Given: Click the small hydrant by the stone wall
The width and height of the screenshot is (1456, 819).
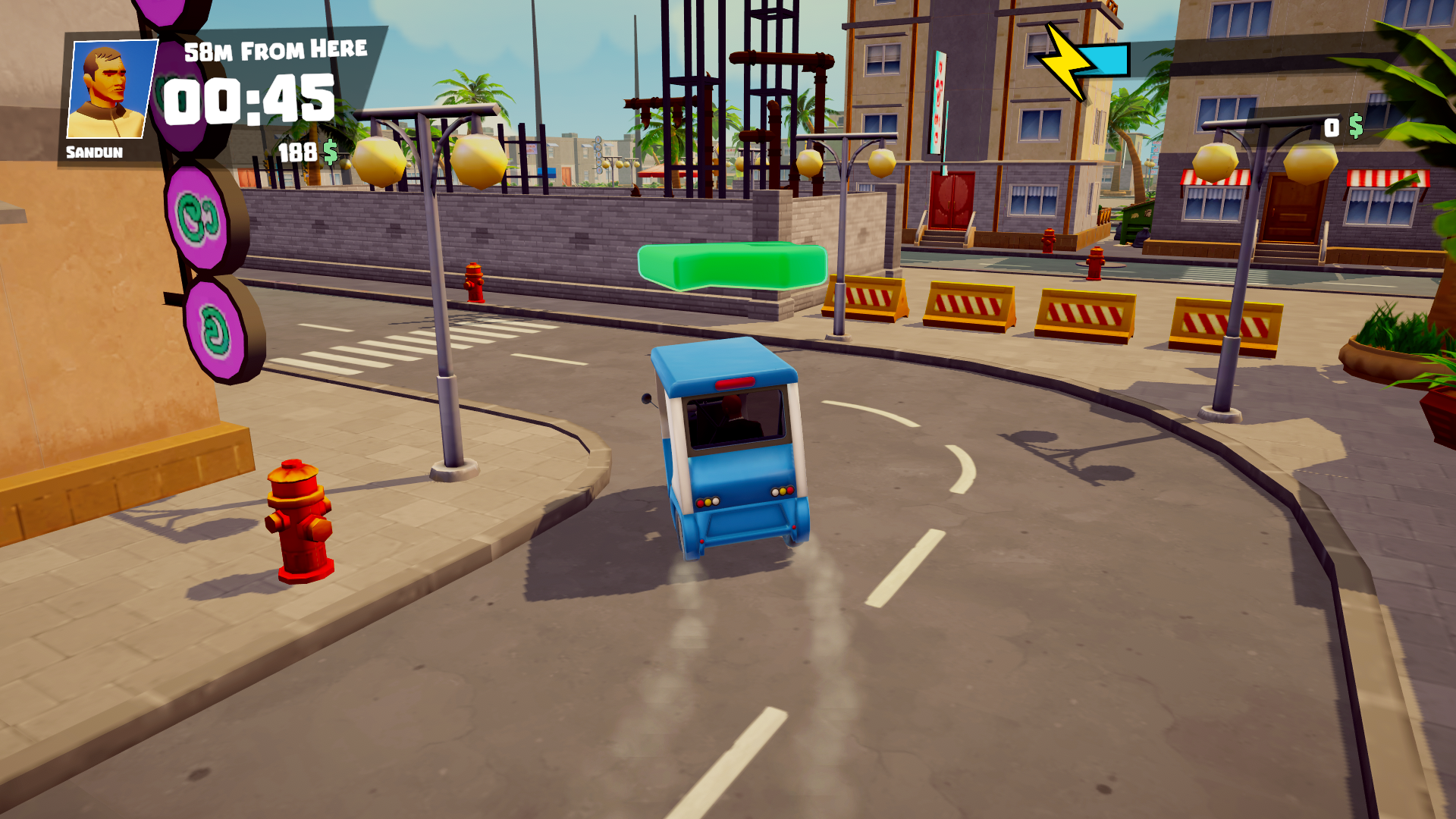Looking at the screenshot, I should tap(474, 284).
